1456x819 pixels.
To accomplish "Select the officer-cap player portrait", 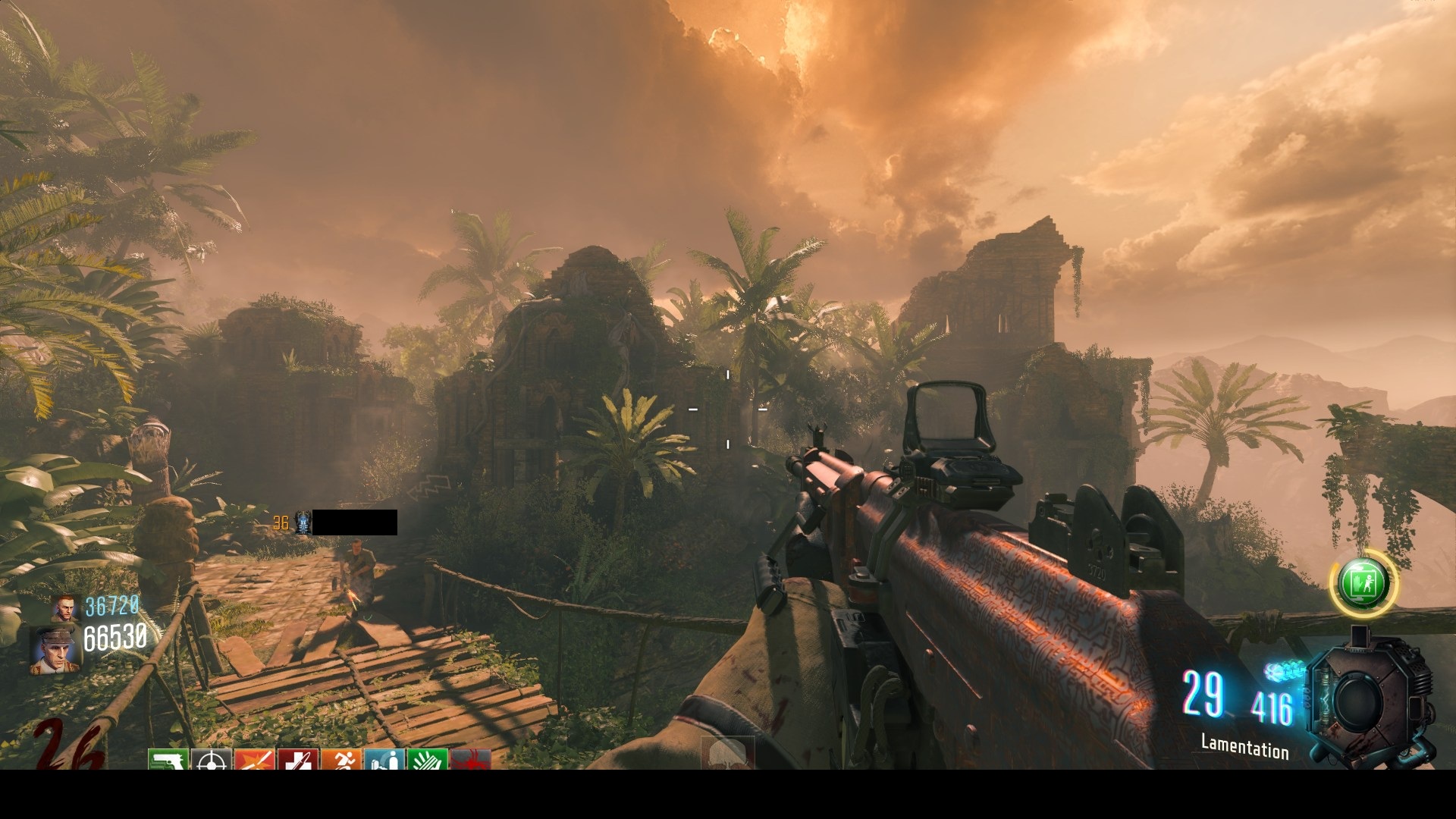I will pos(53,650).
